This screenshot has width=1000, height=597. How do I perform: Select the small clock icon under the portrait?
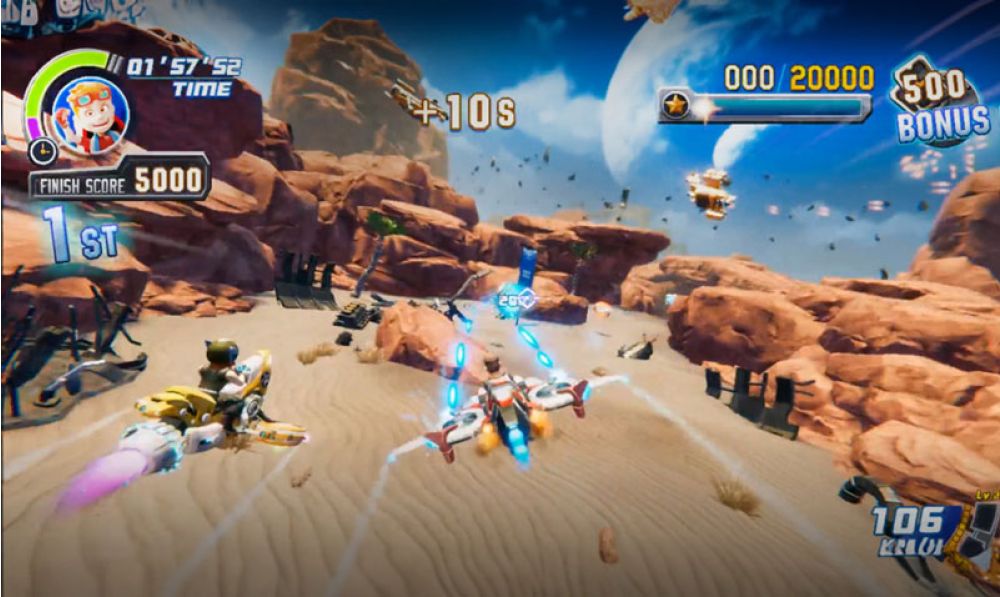41,151
